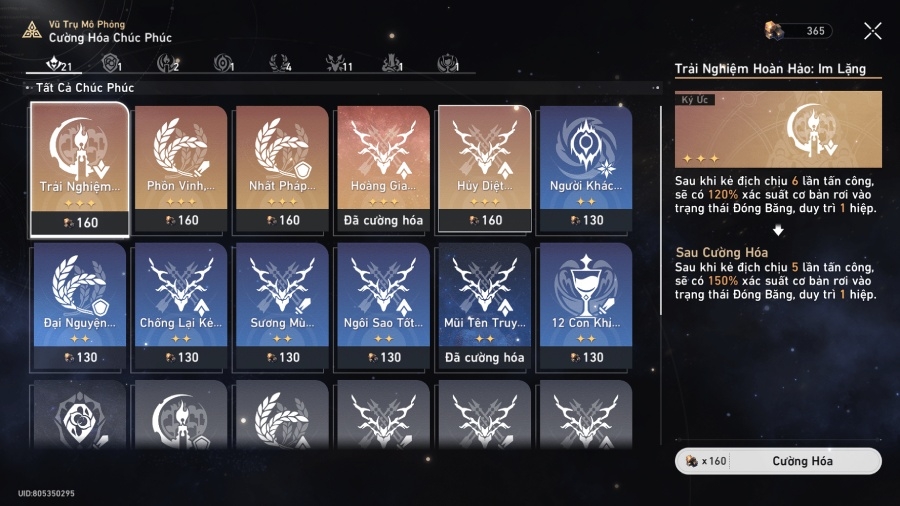Select the Nhất Pháp blessing card
The height and width of the screenshot is (506, 900).
coord(282,169)
